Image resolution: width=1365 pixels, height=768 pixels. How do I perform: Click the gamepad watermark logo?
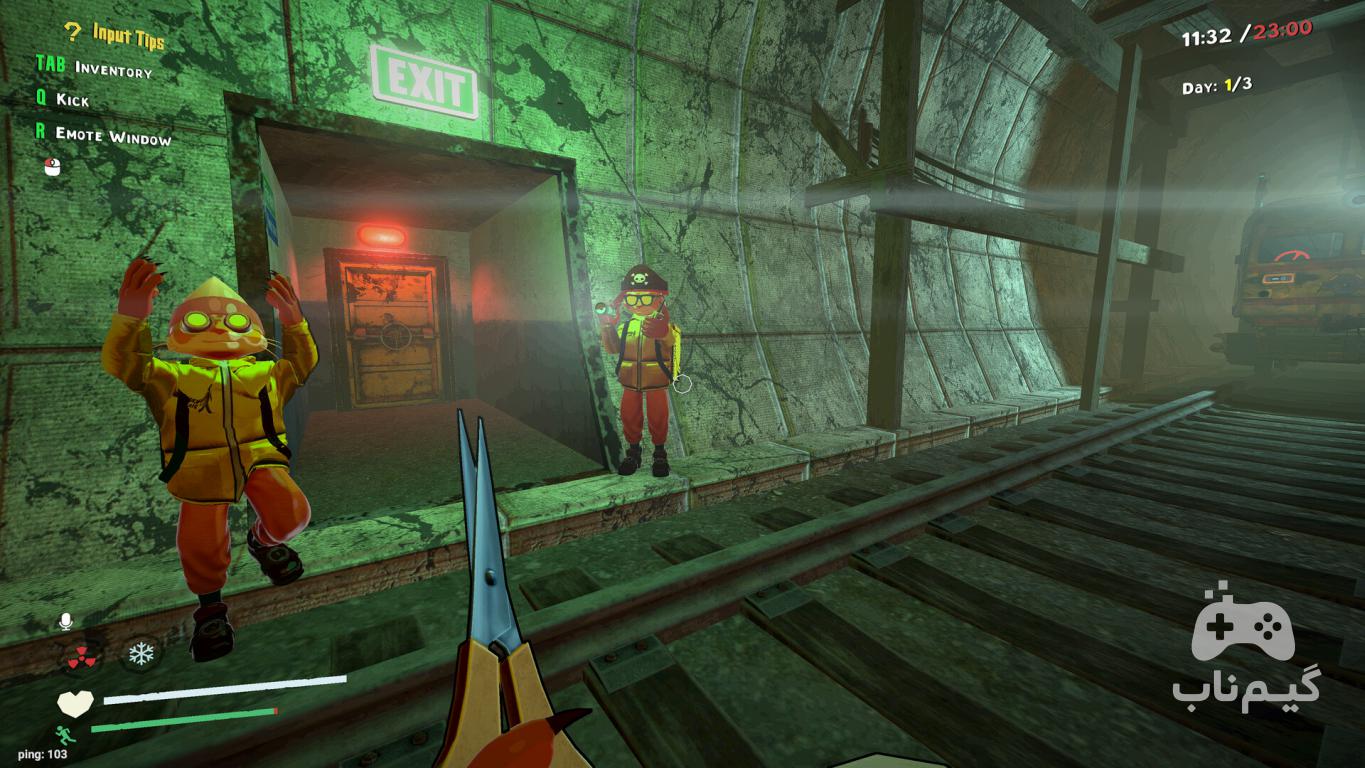1243,628
